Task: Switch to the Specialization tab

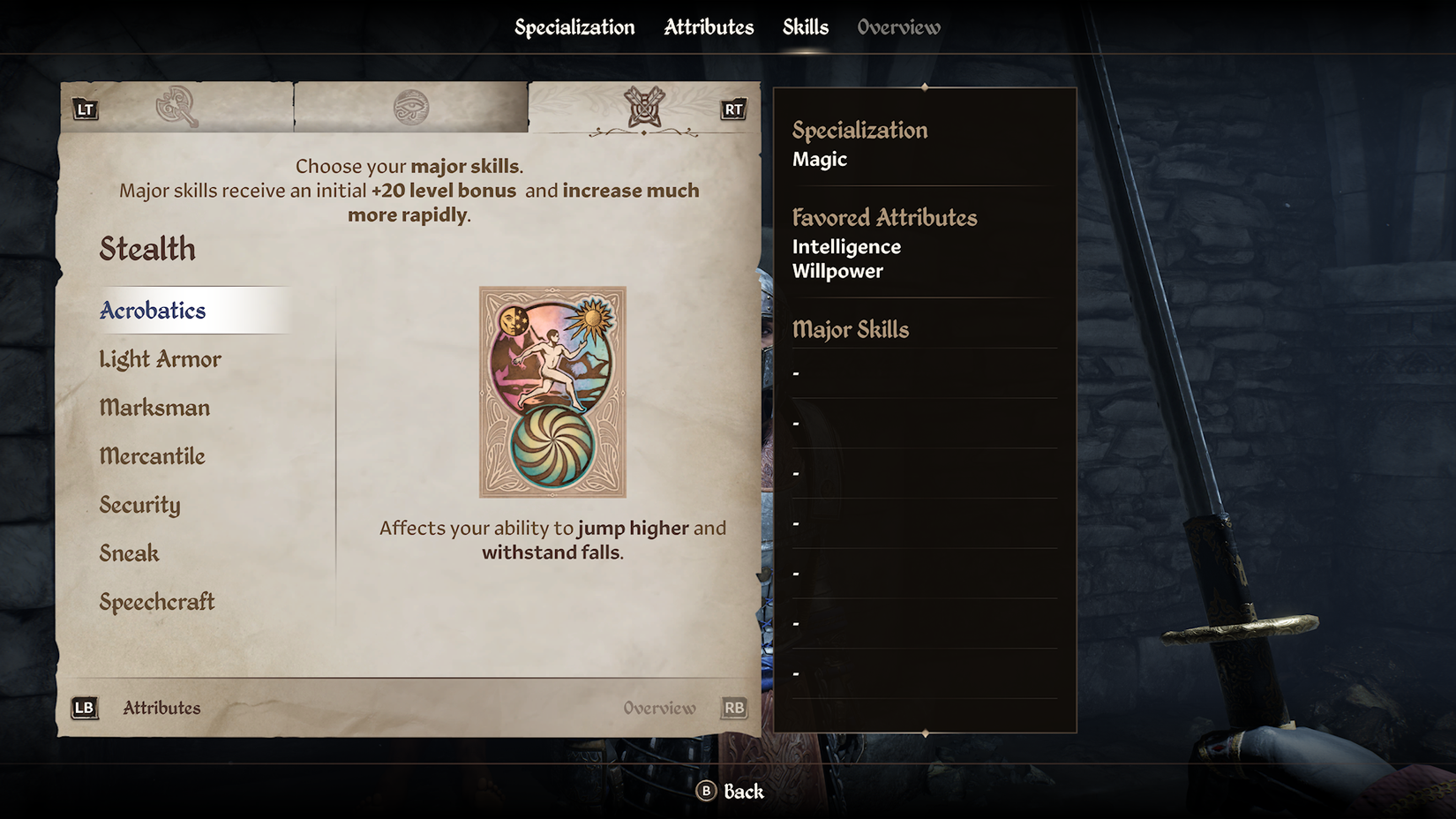Action: pos(574,27)
